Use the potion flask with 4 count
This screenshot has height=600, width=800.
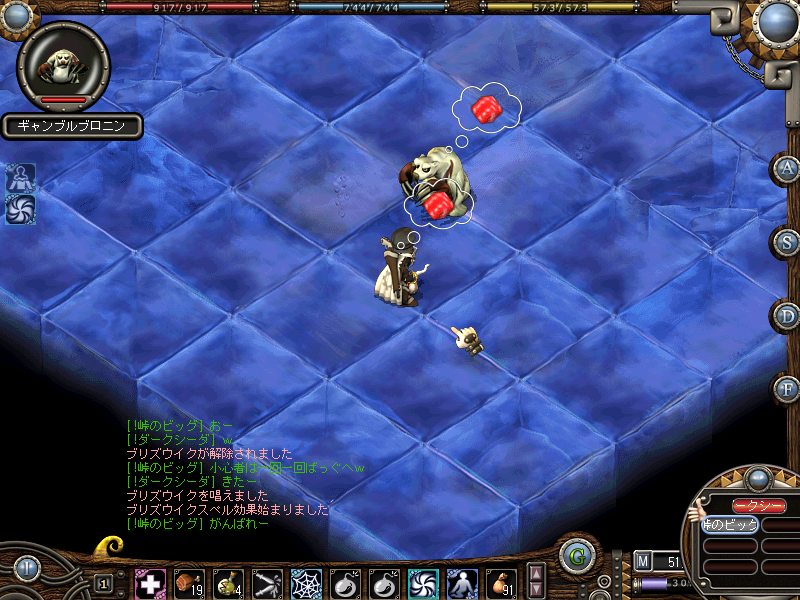(x=227, y=583)
